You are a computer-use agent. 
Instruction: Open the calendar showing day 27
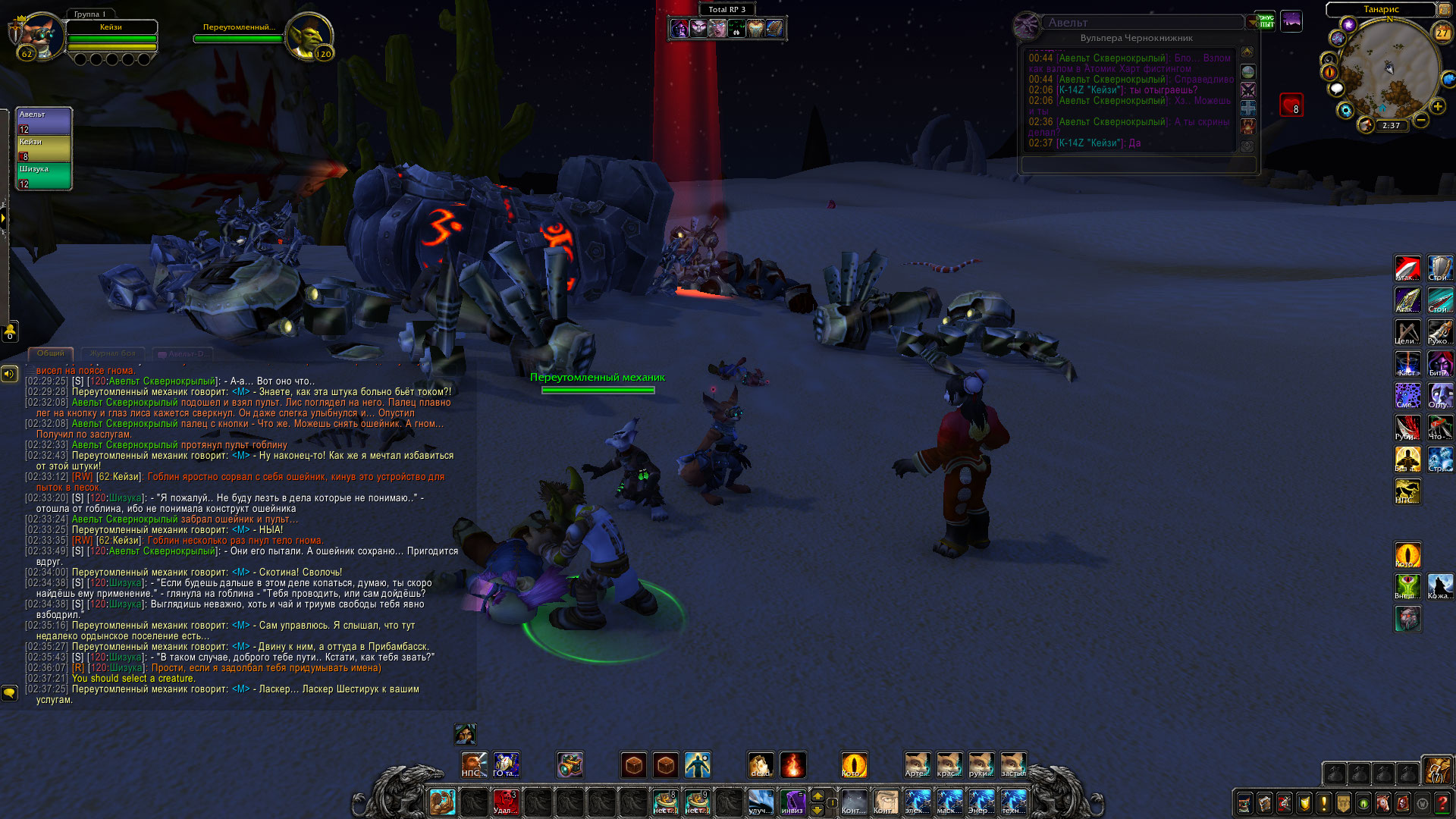point(1442,33)
